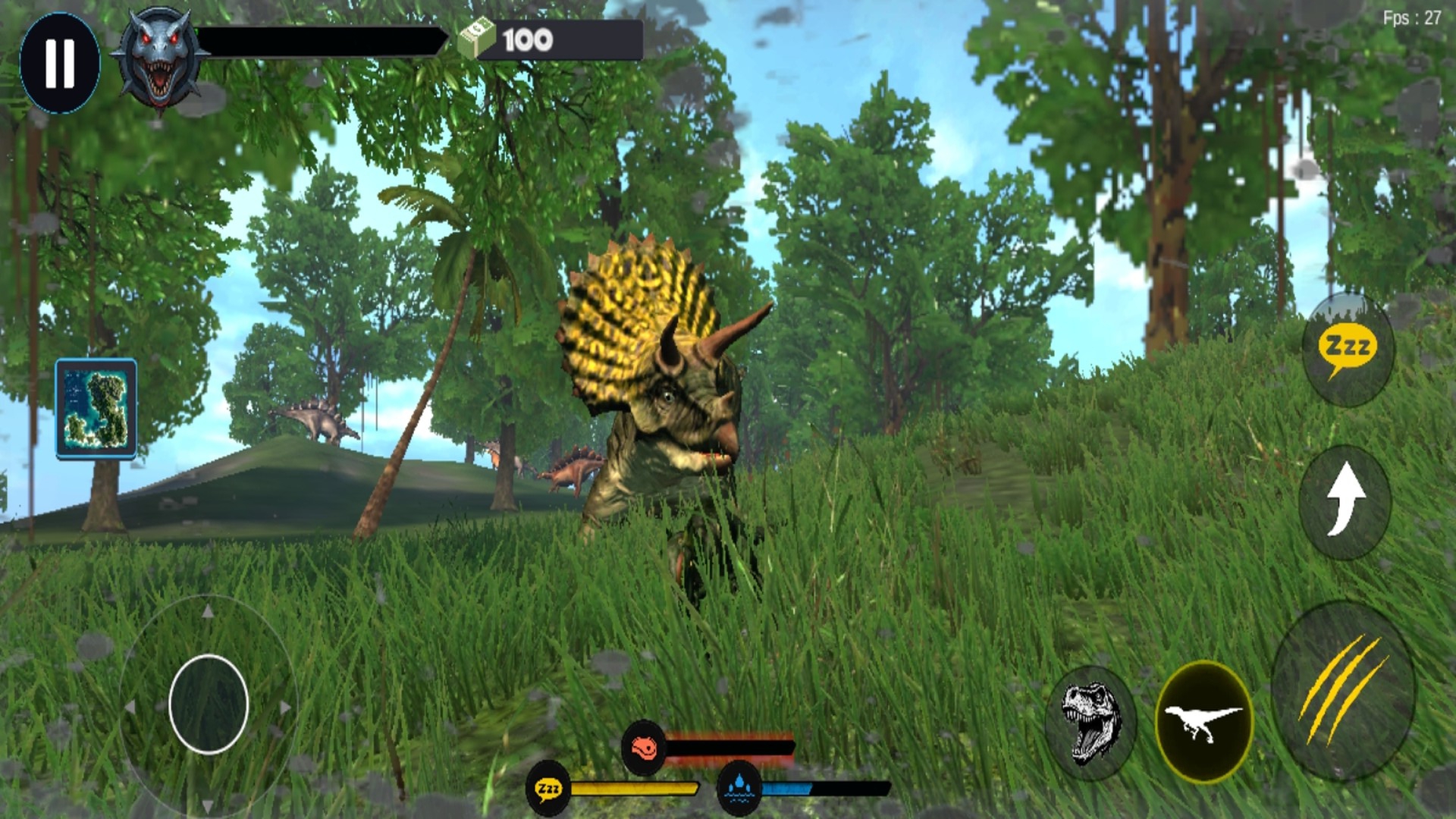The height and width of the screenshot is (819, 1456).
Task: Use the yellow claw slash attack
Action: pos(1343,691)
